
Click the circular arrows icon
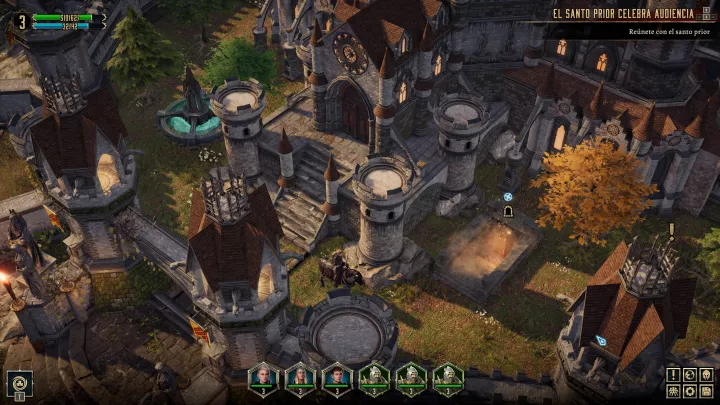690,374
